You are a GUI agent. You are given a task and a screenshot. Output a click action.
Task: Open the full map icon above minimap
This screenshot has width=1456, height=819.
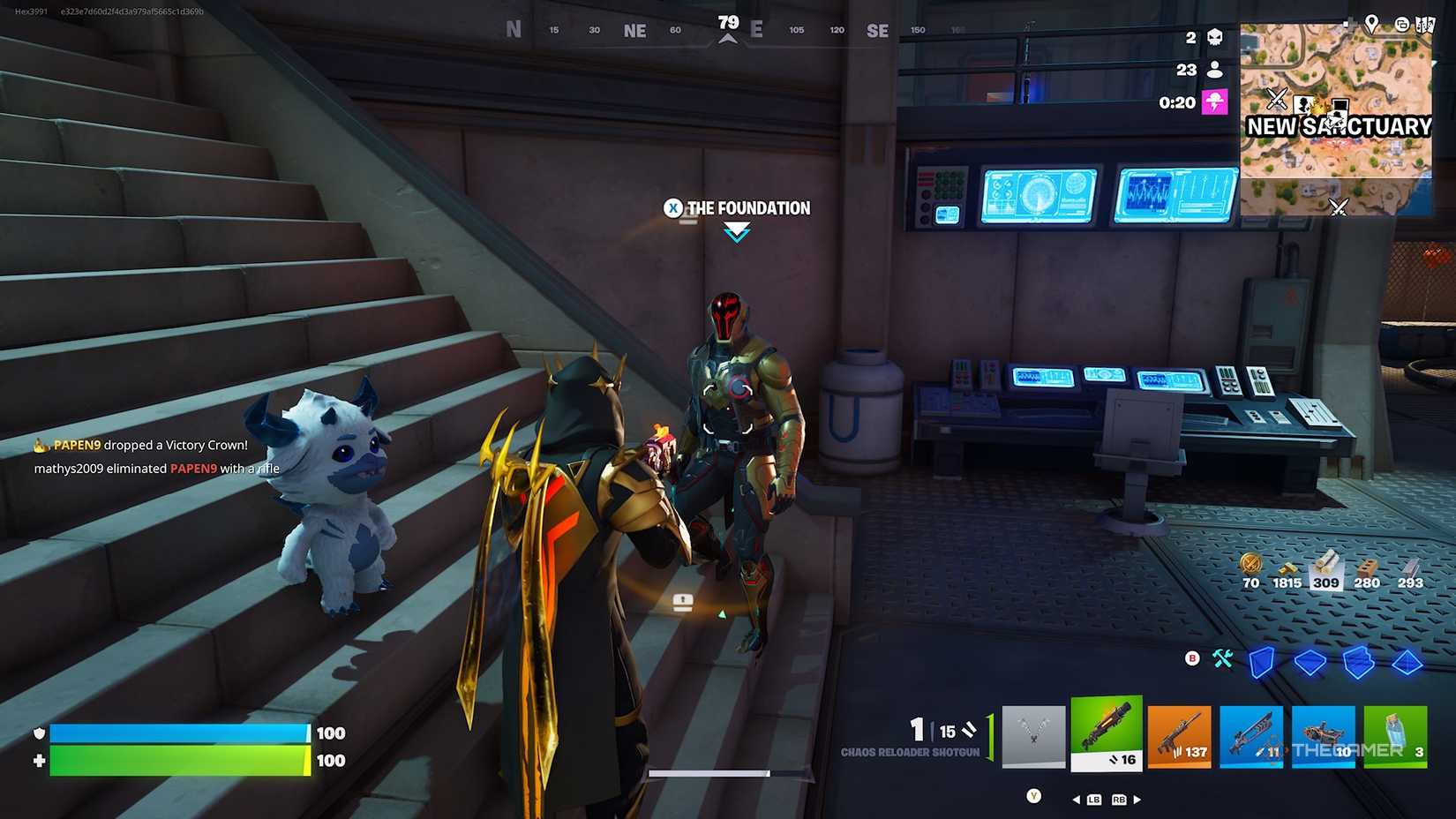pyautogui.click(x=1426, y=23)
